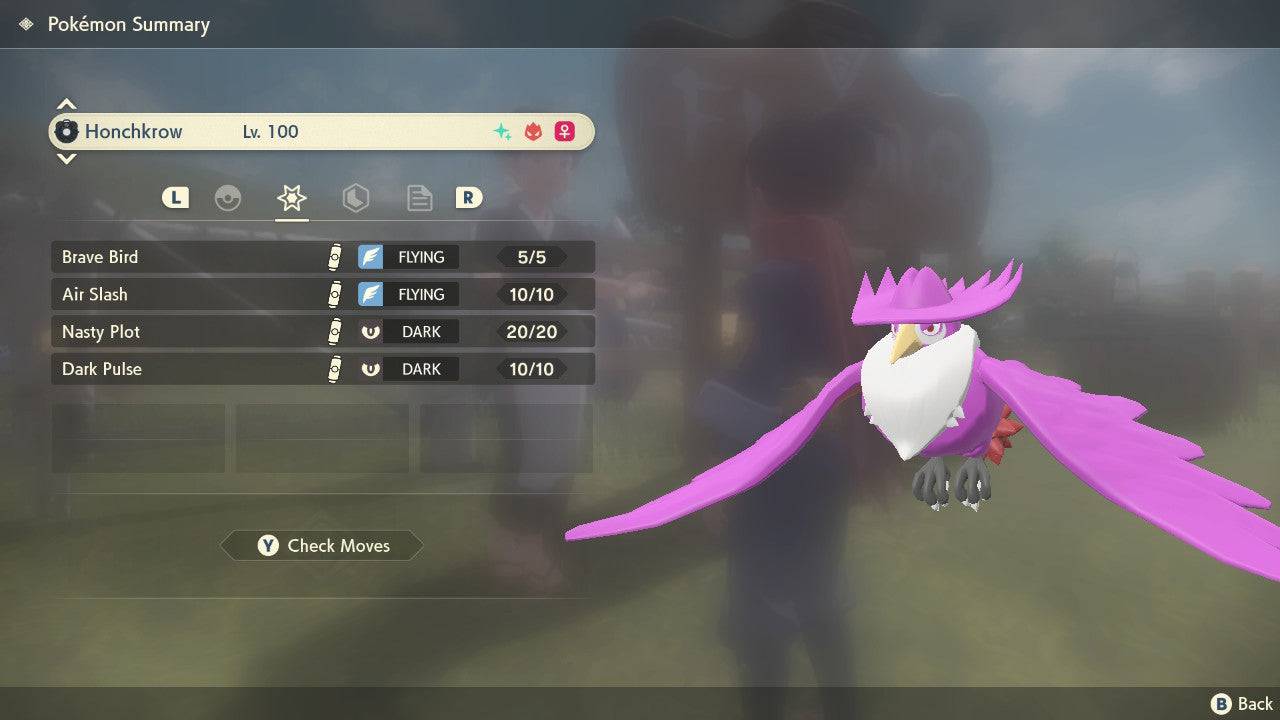Highlight the Dark Pulse move row
Screen dimensions: 1280x720
click(322, 369)
